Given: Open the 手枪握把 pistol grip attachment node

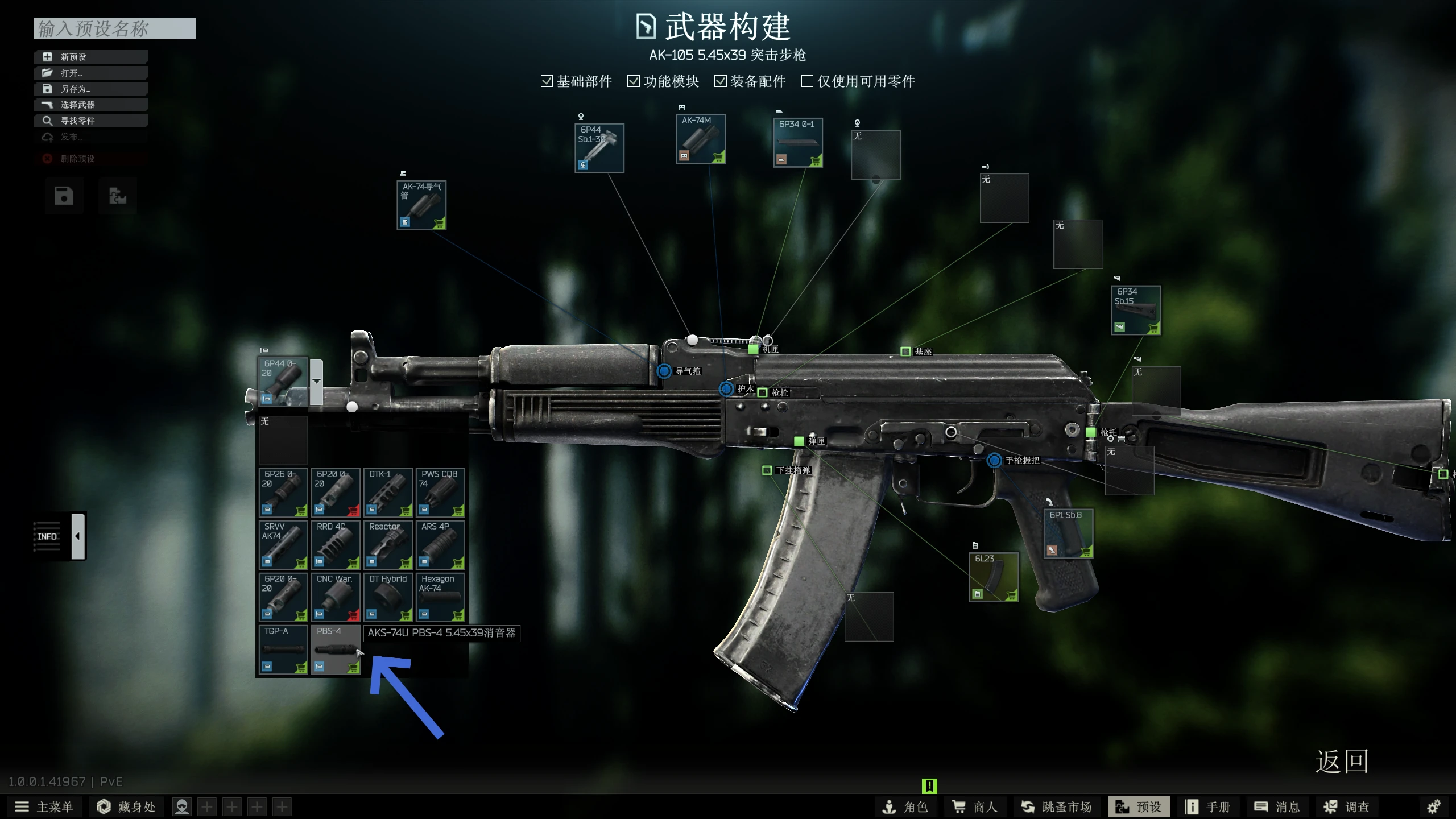Looking at the screenshot, I should [994, 461].
